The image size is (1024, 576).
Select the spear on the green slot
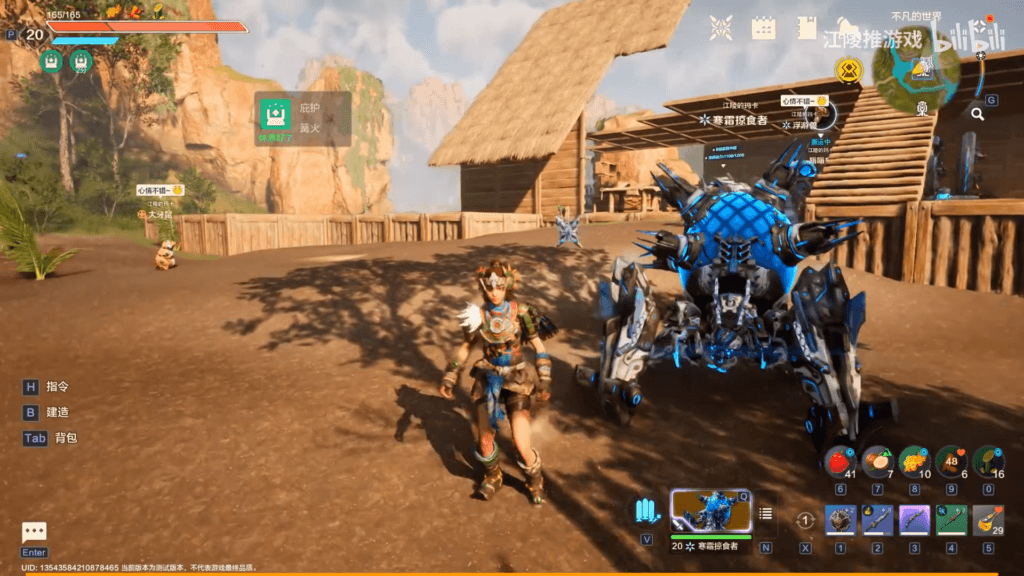[x=951, y=520]
